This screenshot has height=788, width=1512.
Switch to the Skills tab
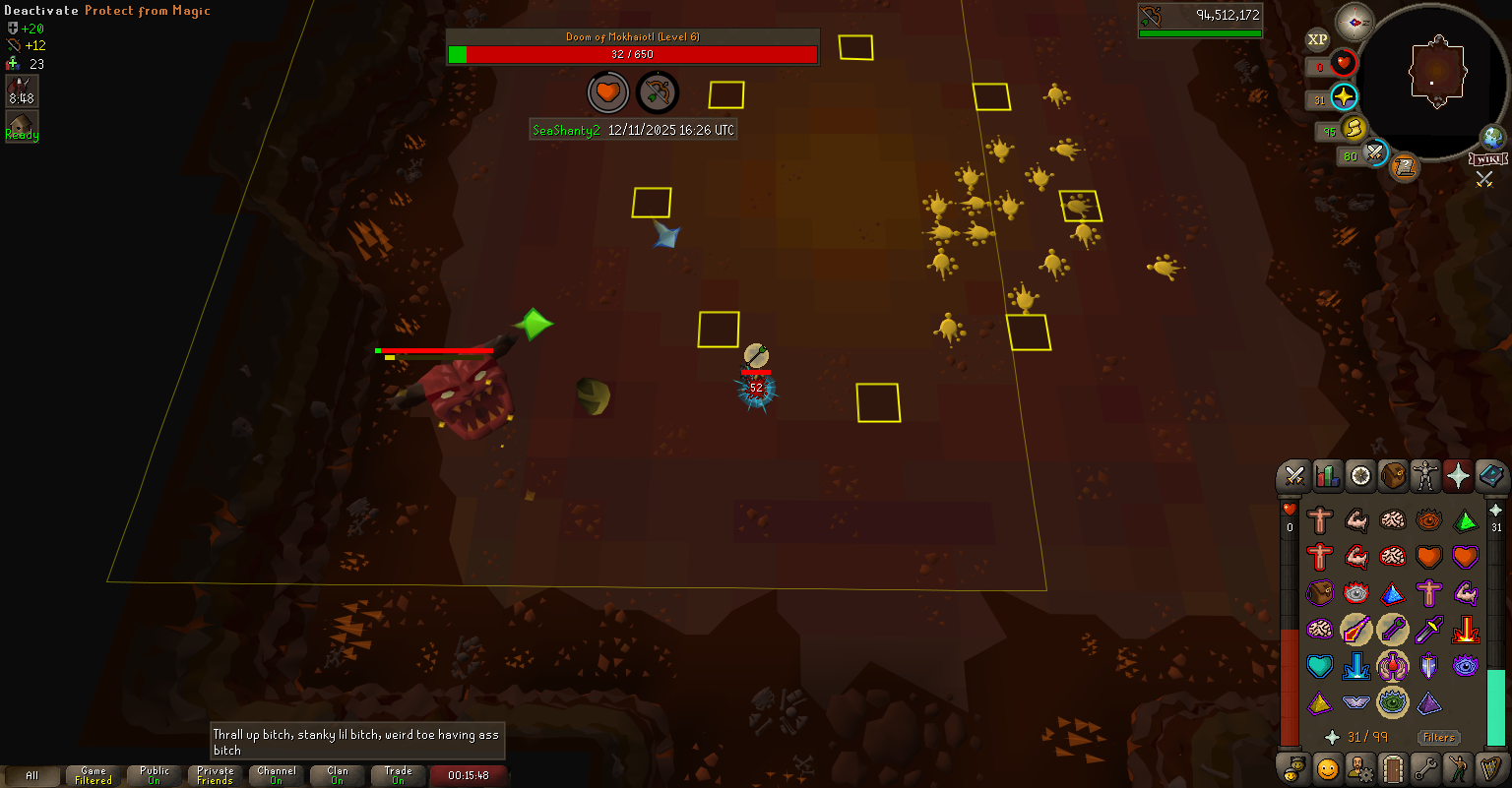pyautogui.click(x=1328, y=477)
